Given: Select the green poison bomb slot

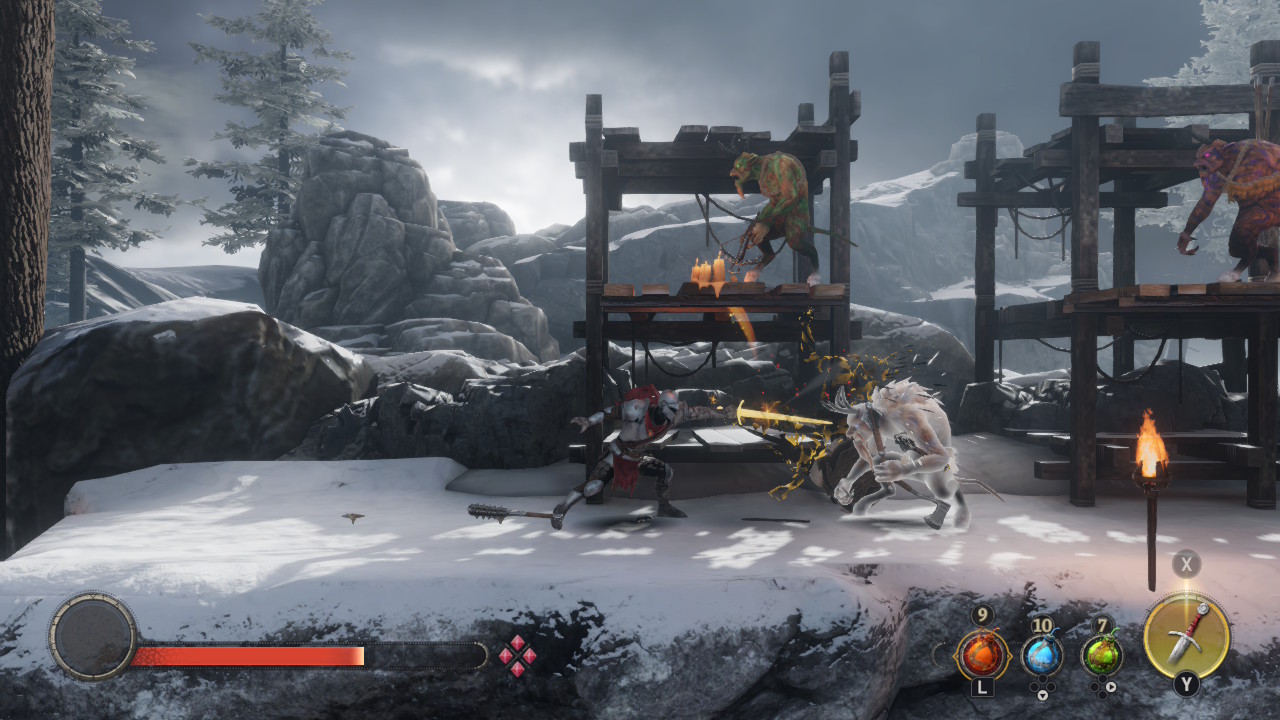Looking at the screenshot, I should tap(1102, 656).
